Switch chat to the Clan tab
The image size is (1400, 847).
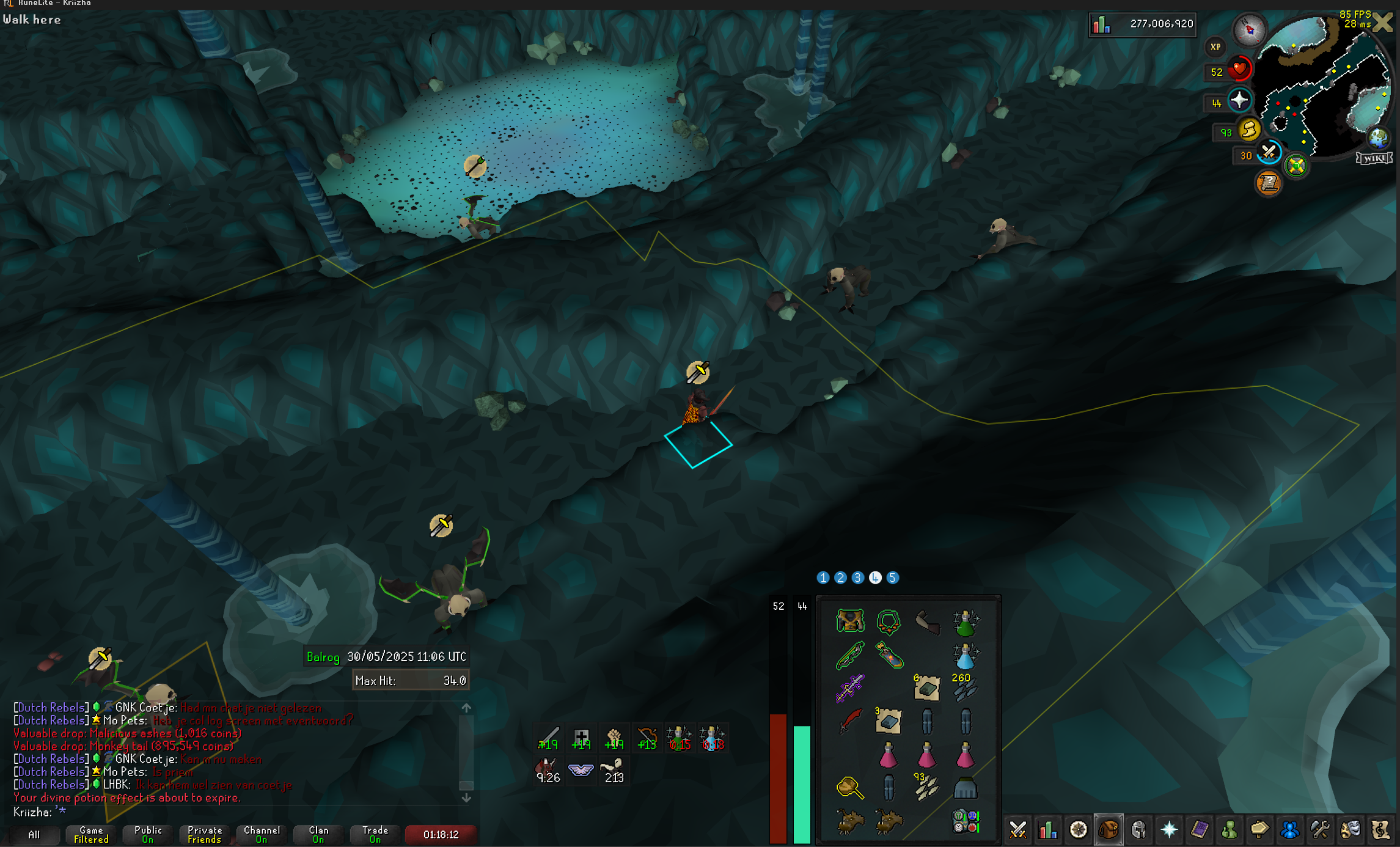point(318,834)
